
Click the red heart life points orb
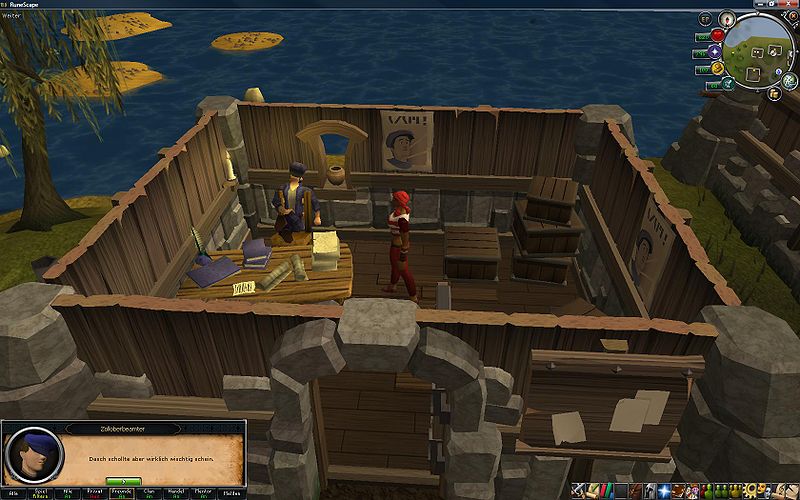[x=717, y=35]
